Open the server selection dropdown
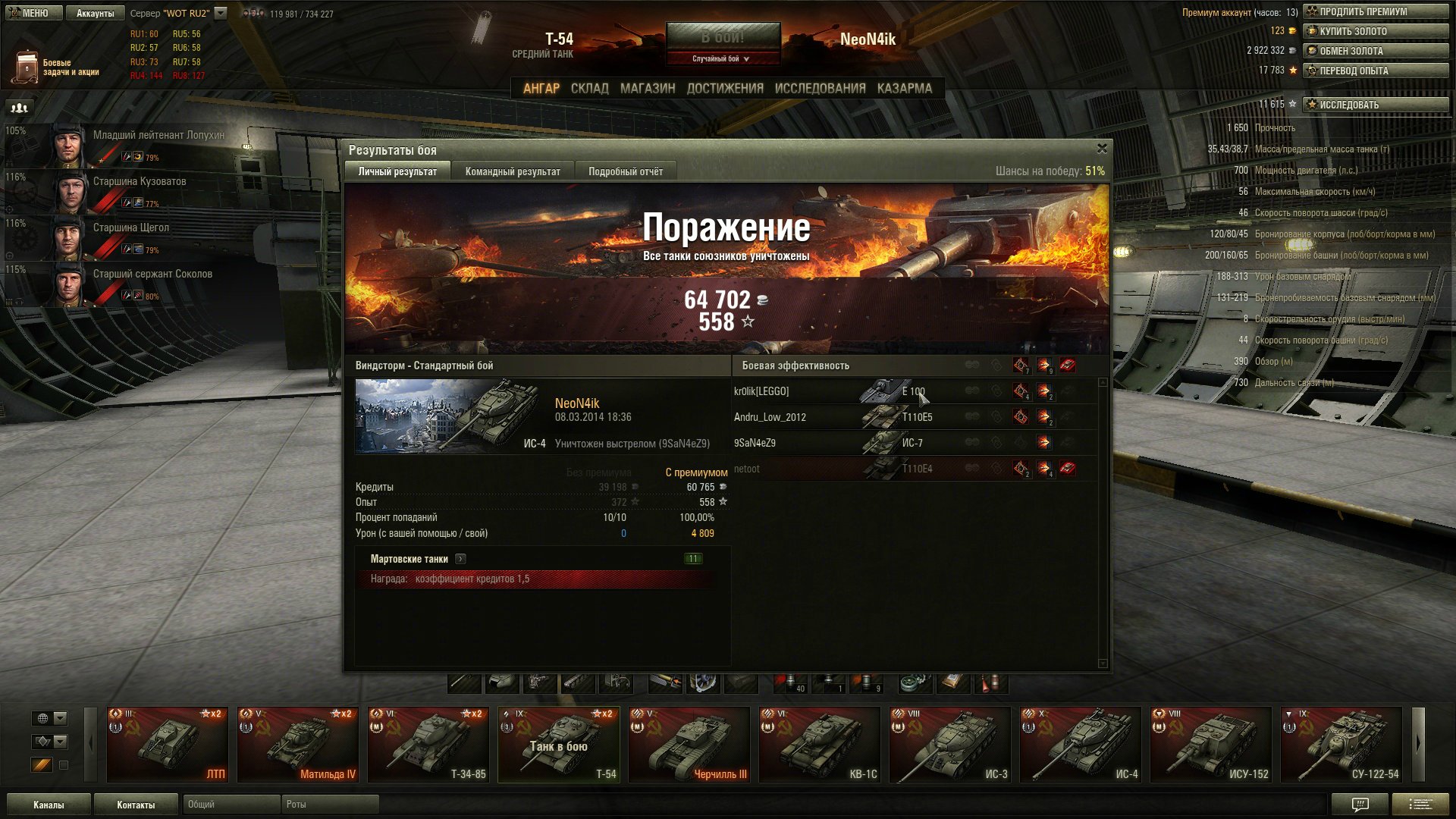1456x819 pixels. 221,13
